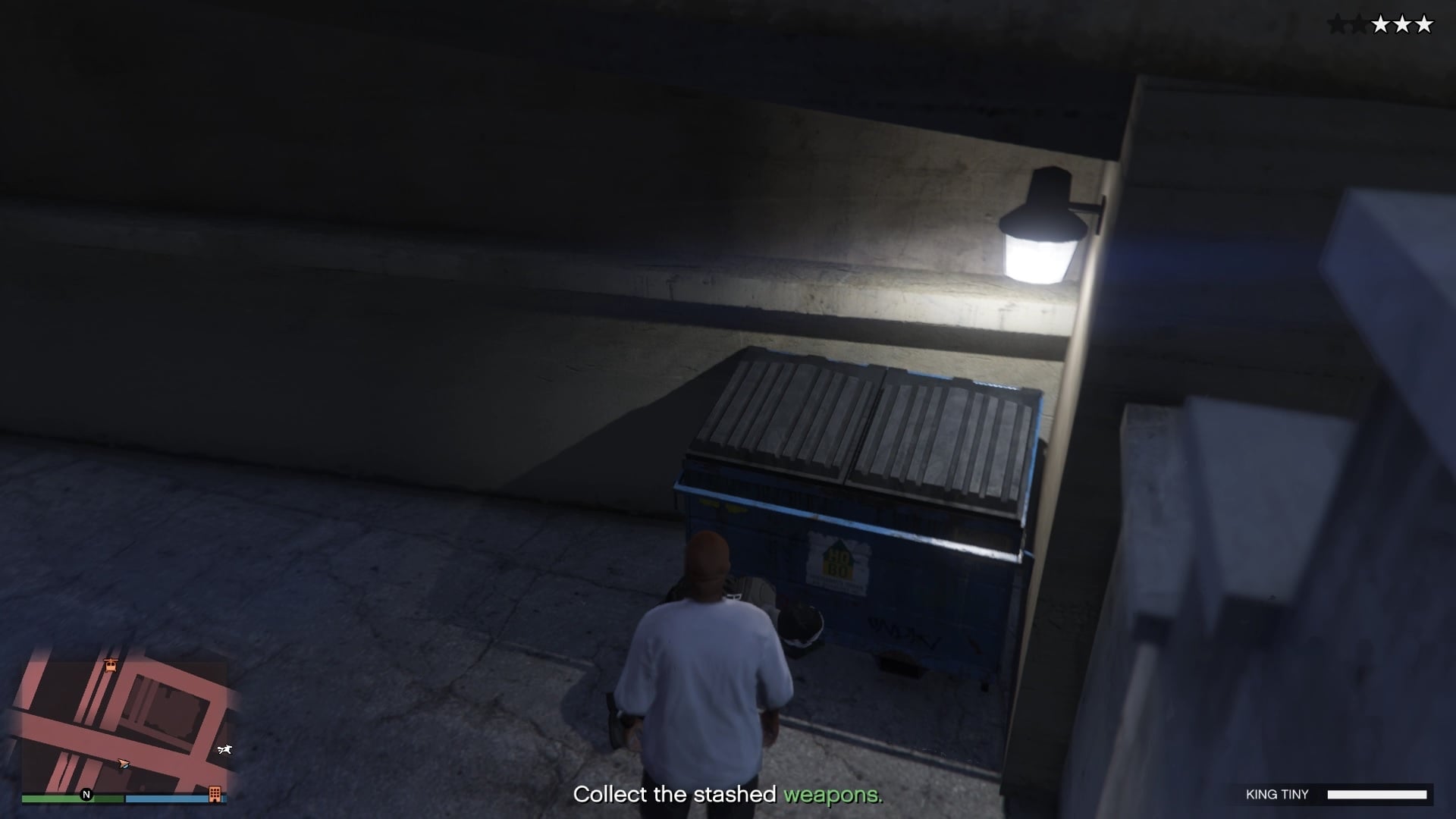The height and width of the screenshot is (819, 1456).
Task: Click the fifth wanted level star
Action: point(1382,24)
